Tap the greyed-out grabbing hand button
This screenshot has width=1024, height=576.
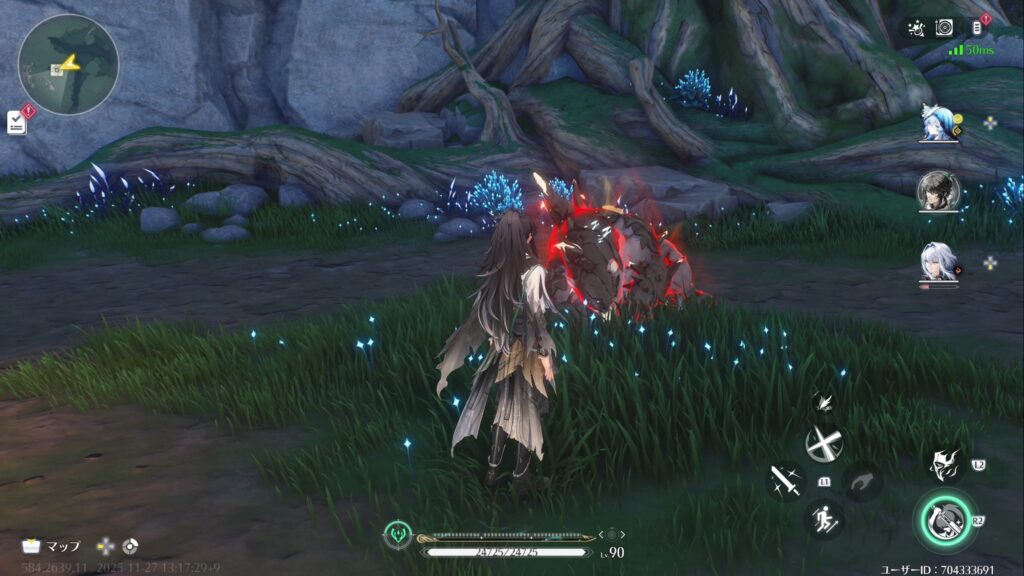862,482
